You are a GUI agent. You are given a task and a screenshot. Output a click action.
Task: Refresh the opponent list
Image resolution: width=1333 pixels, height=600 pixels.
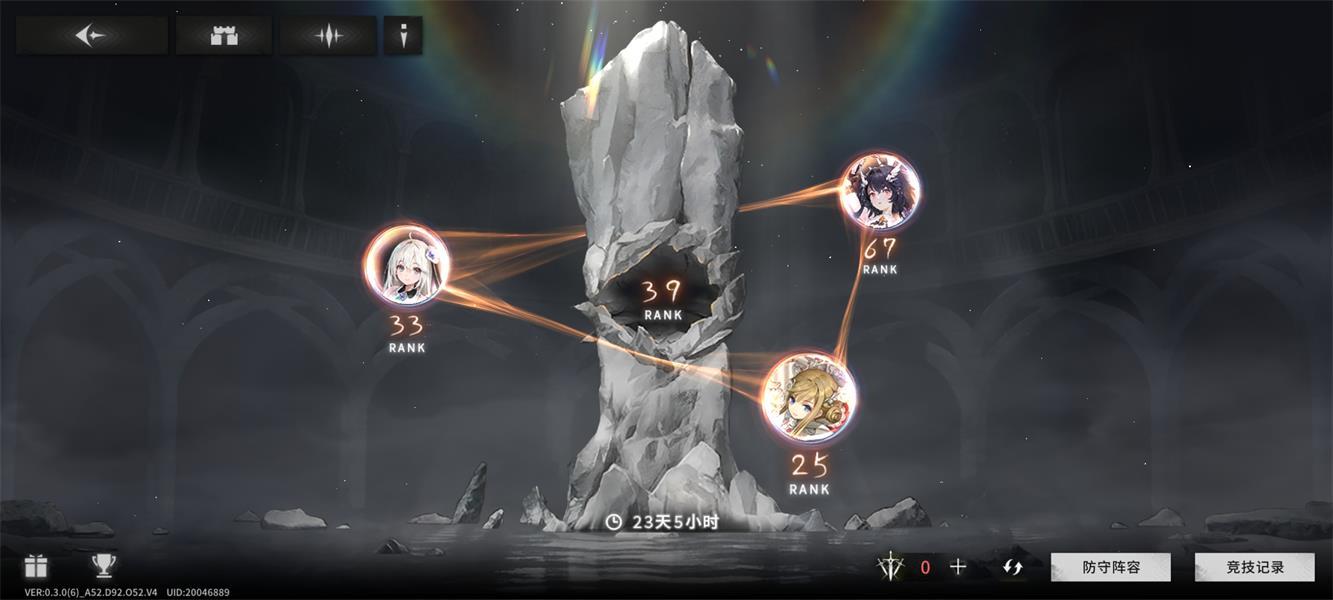pyautogui.click(x=1013, y=567)
